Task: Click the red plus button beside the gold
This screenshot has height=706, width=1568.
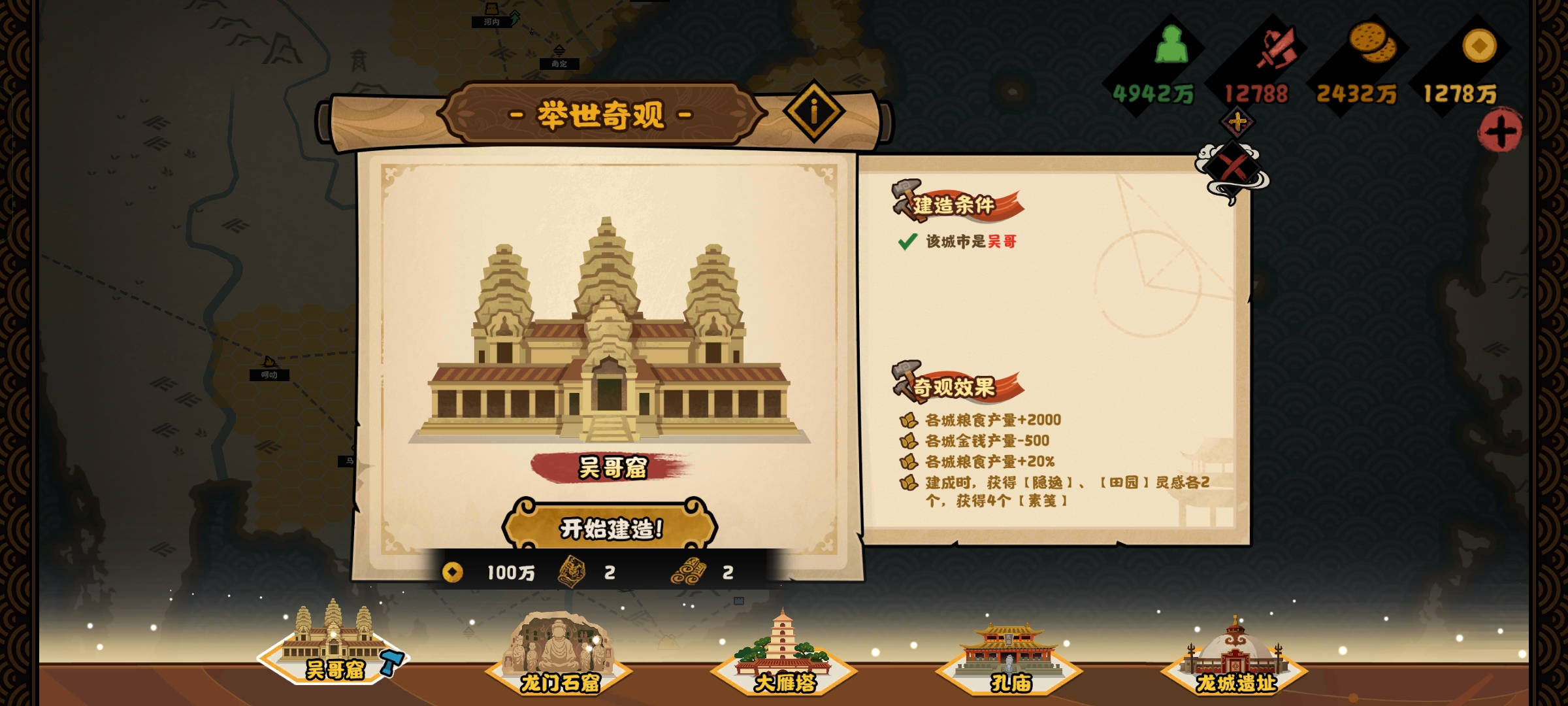Action: (x=1499, y=133)
